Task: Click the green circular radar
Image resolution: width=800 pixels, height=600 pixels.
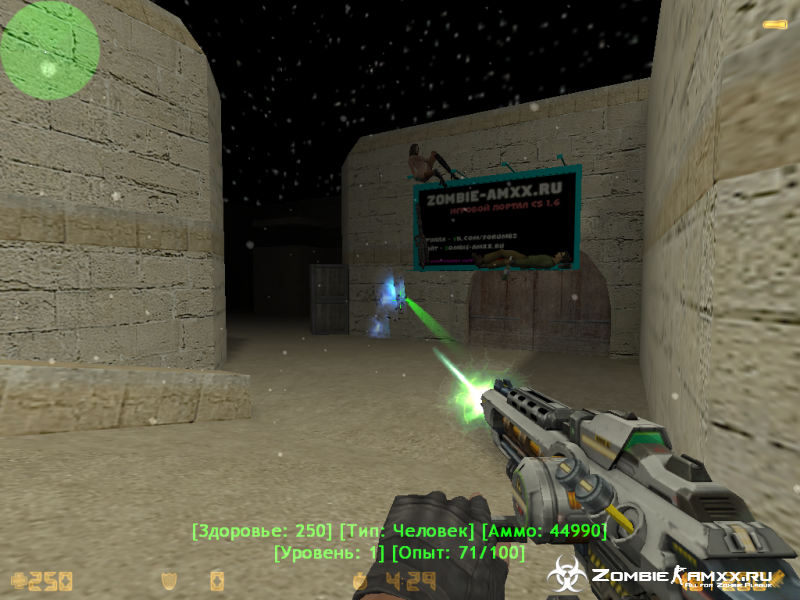Action: (49, 48)
